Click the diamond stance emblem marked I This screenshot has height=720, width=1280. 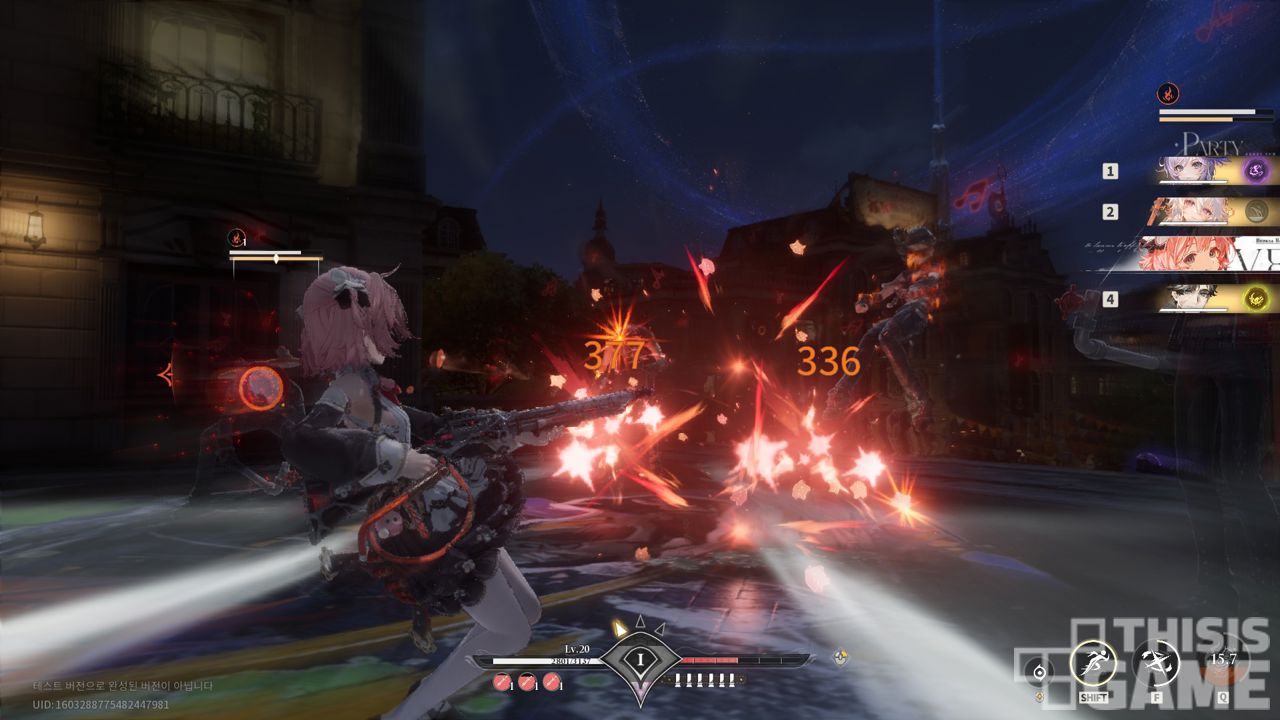pyautogui.click(x=639, y=659)
